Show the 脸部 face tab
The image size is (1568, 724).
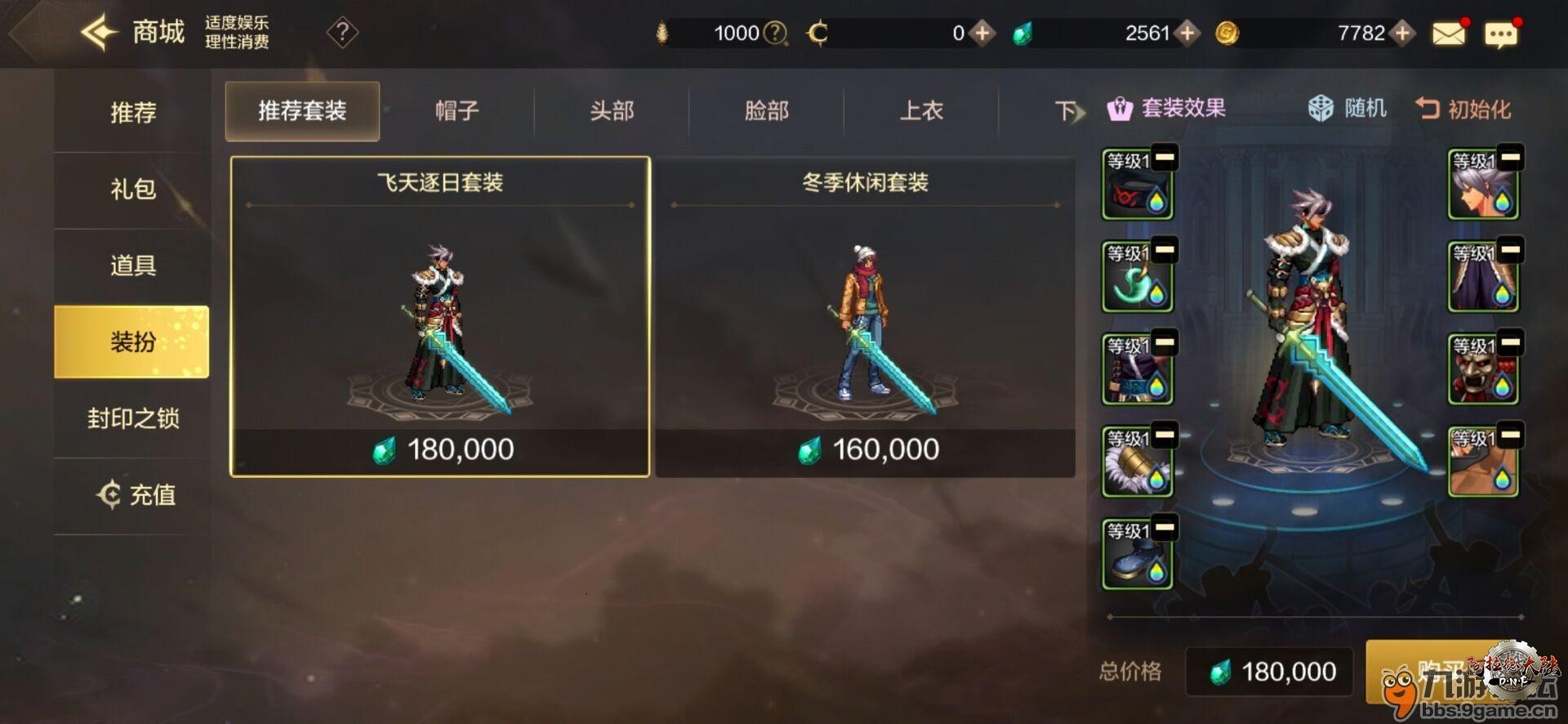coord(766,110)
